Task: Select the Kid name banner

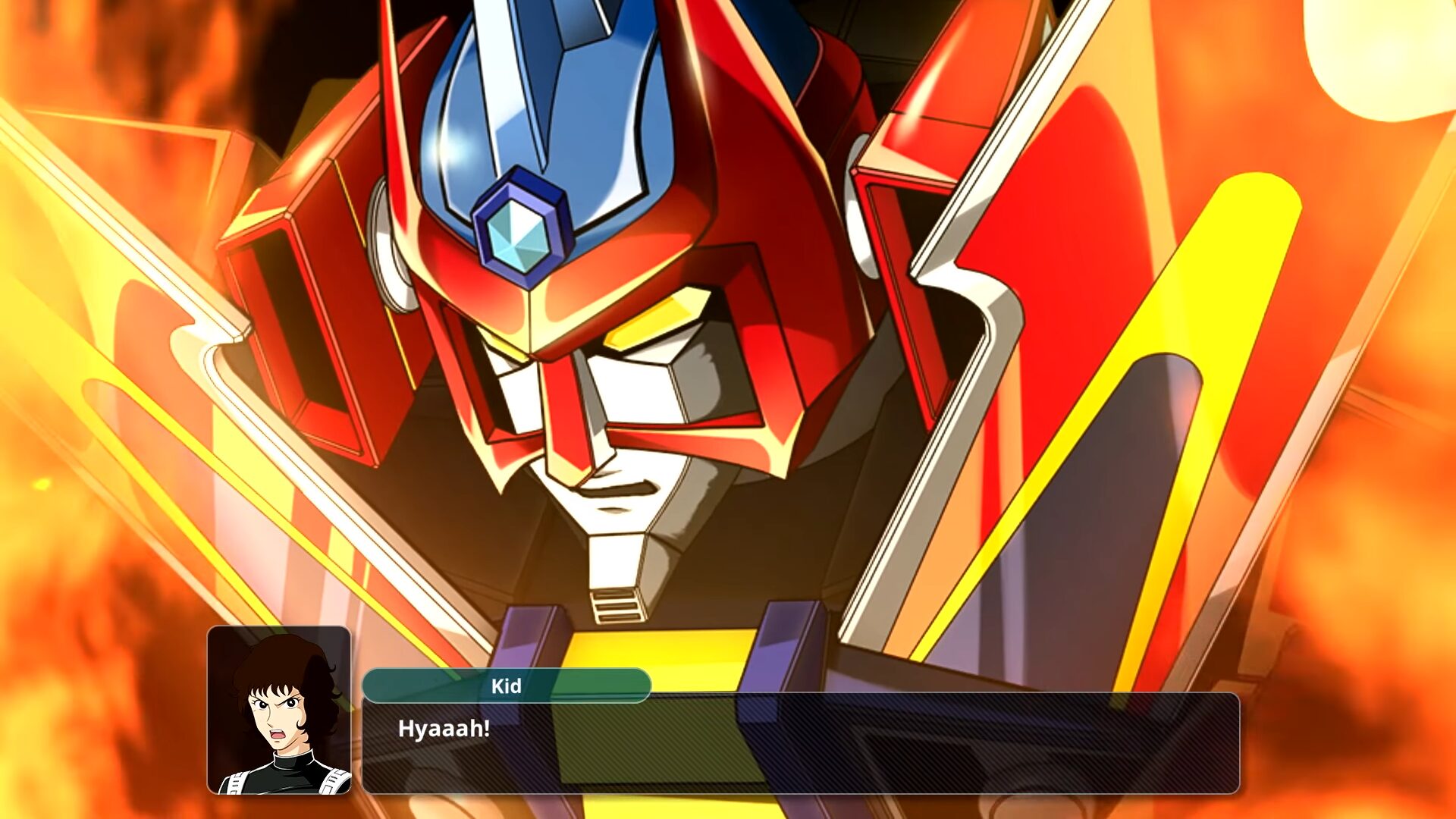Action: tap(507, 687)
